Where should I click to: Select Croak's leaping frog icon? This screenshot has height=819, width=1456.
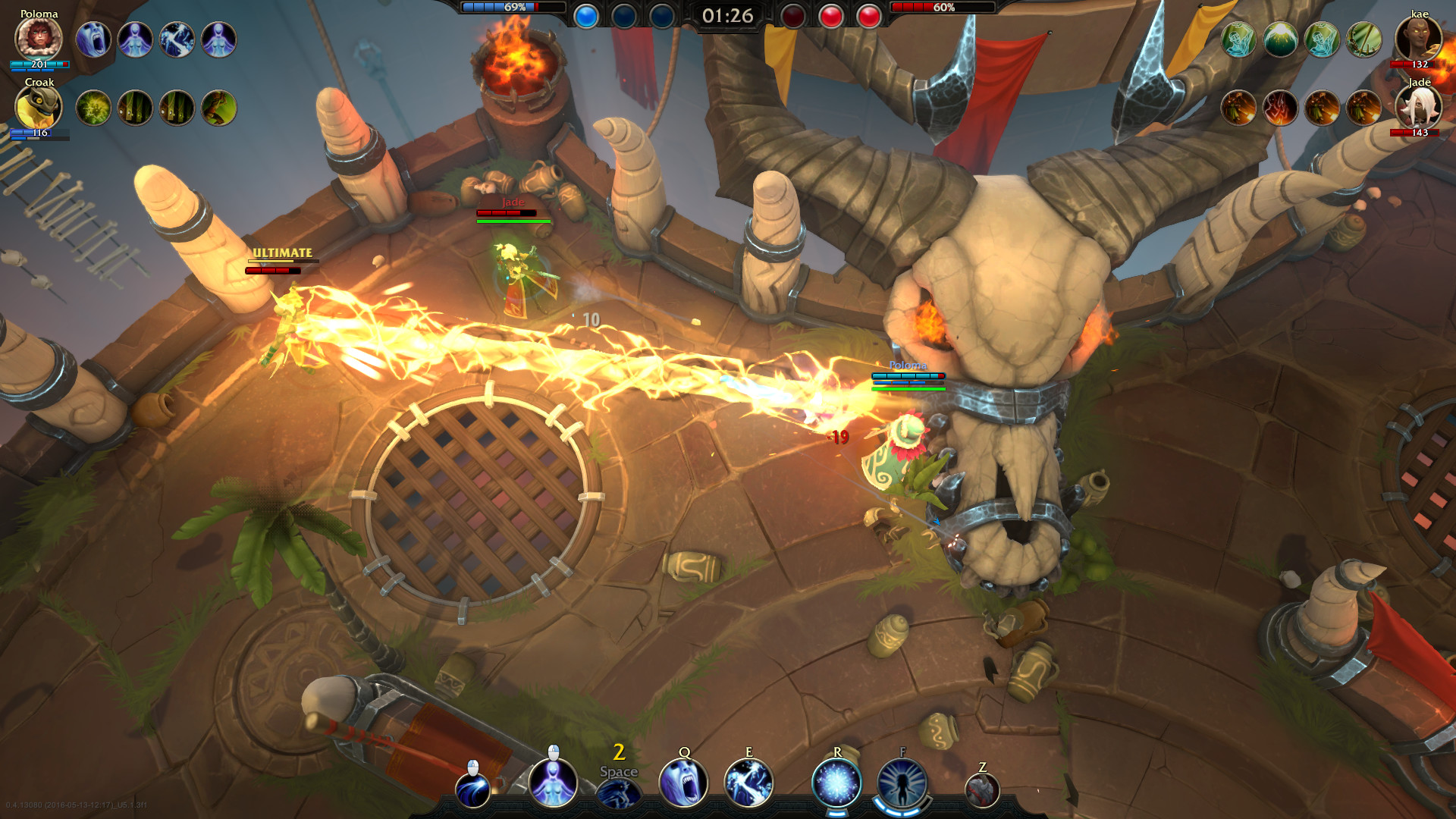tap(218, 108)
